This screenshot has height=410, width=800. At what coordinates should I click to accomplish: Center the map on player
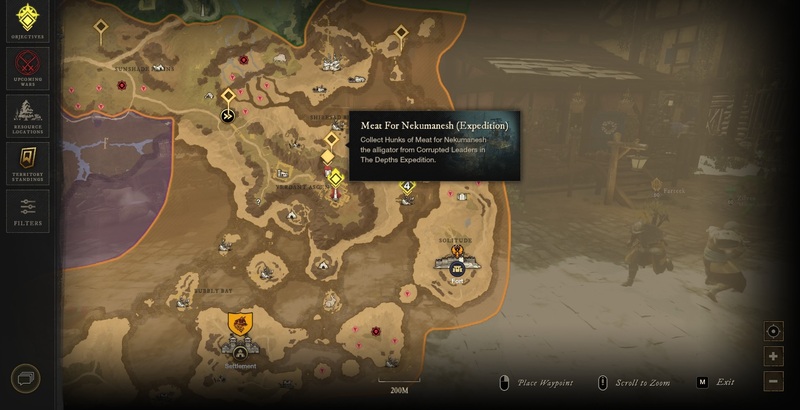(773, 332)
